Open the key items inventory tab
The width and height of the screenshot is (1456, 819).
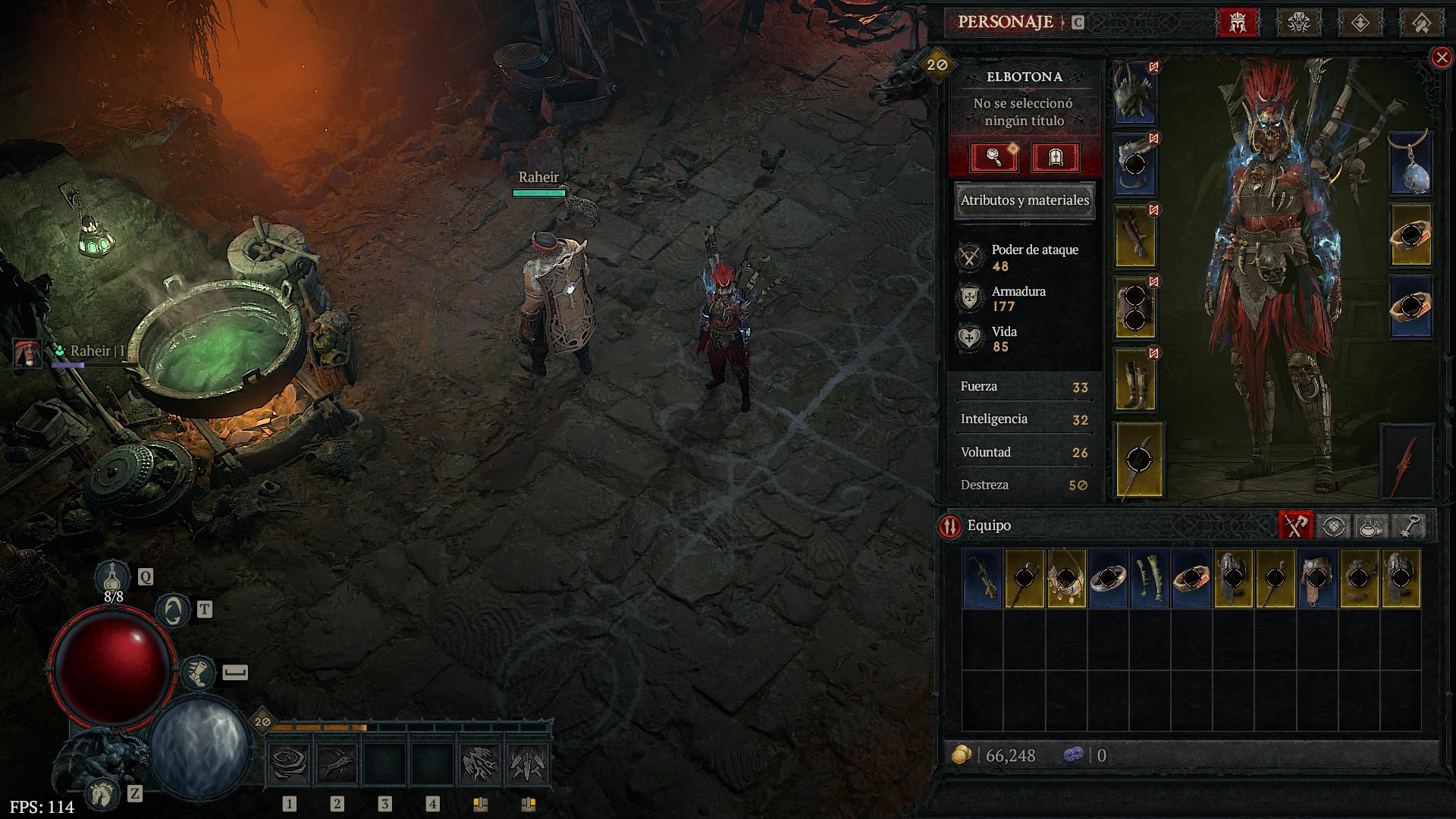tap(1409, 526)
